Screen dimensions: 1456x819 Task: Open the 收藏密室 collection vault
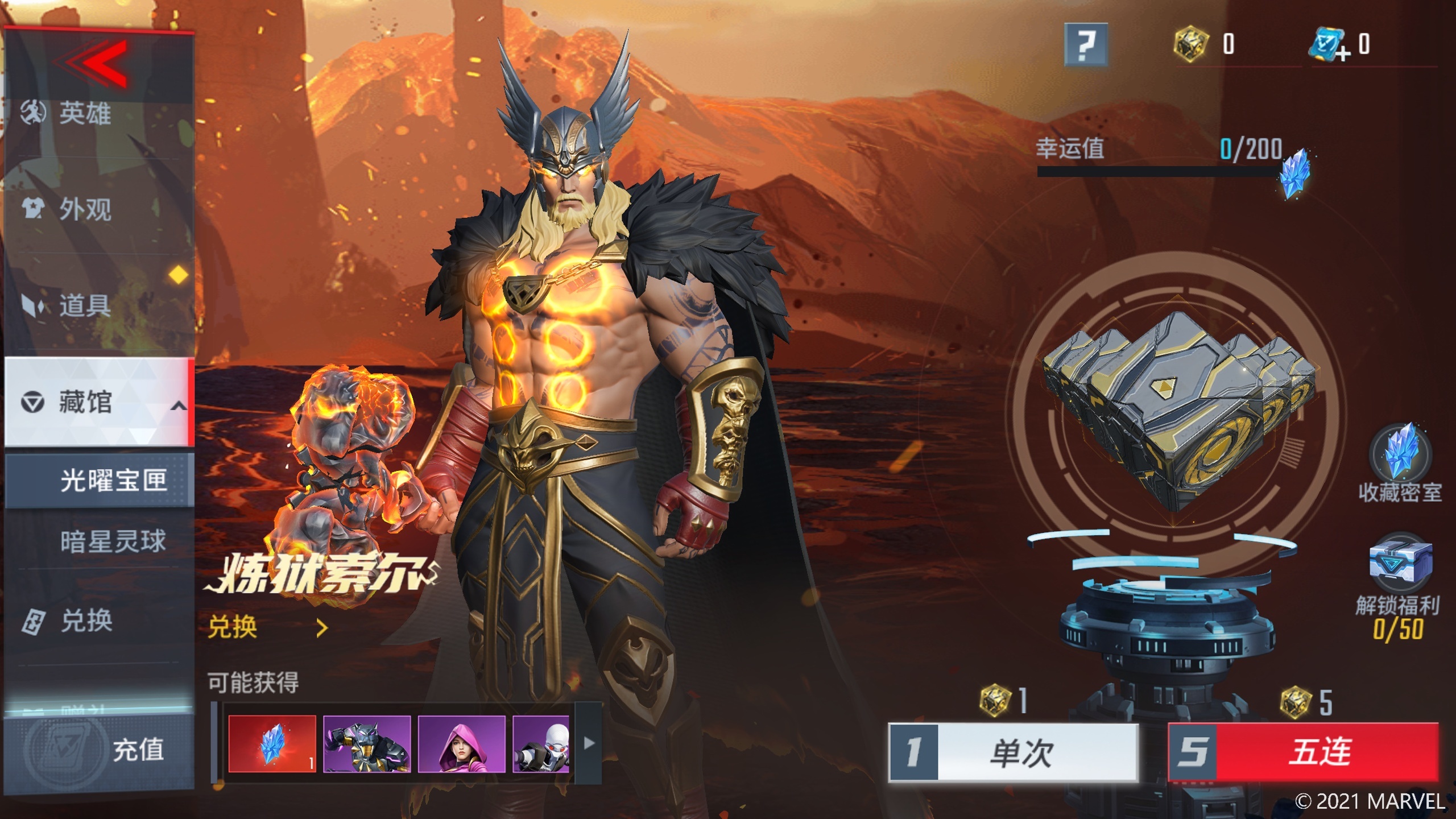(1400, 462)
